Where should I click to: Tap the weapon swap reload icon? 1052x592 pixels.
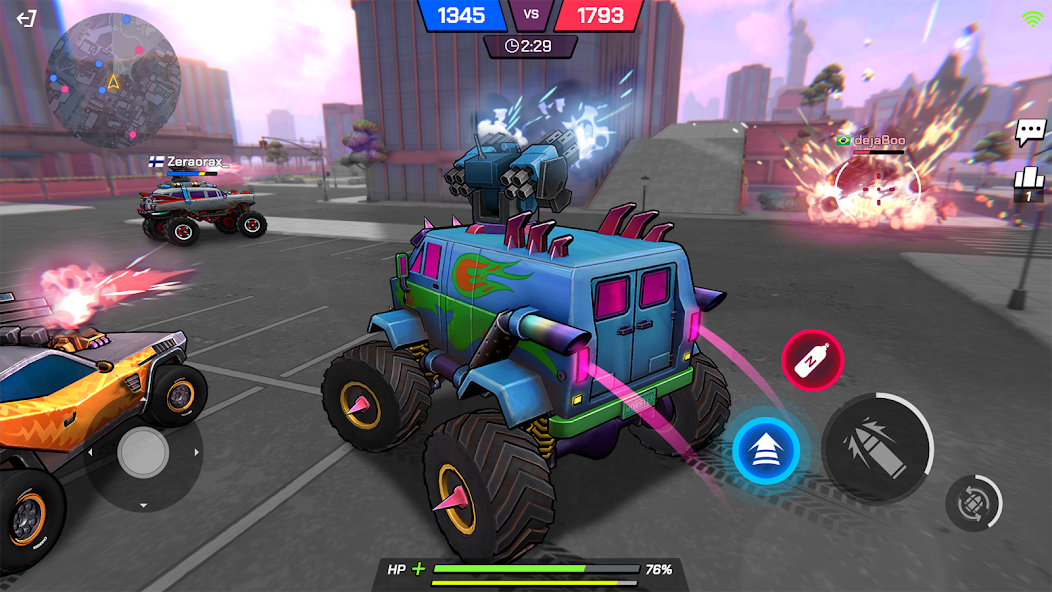click(973, 502)
